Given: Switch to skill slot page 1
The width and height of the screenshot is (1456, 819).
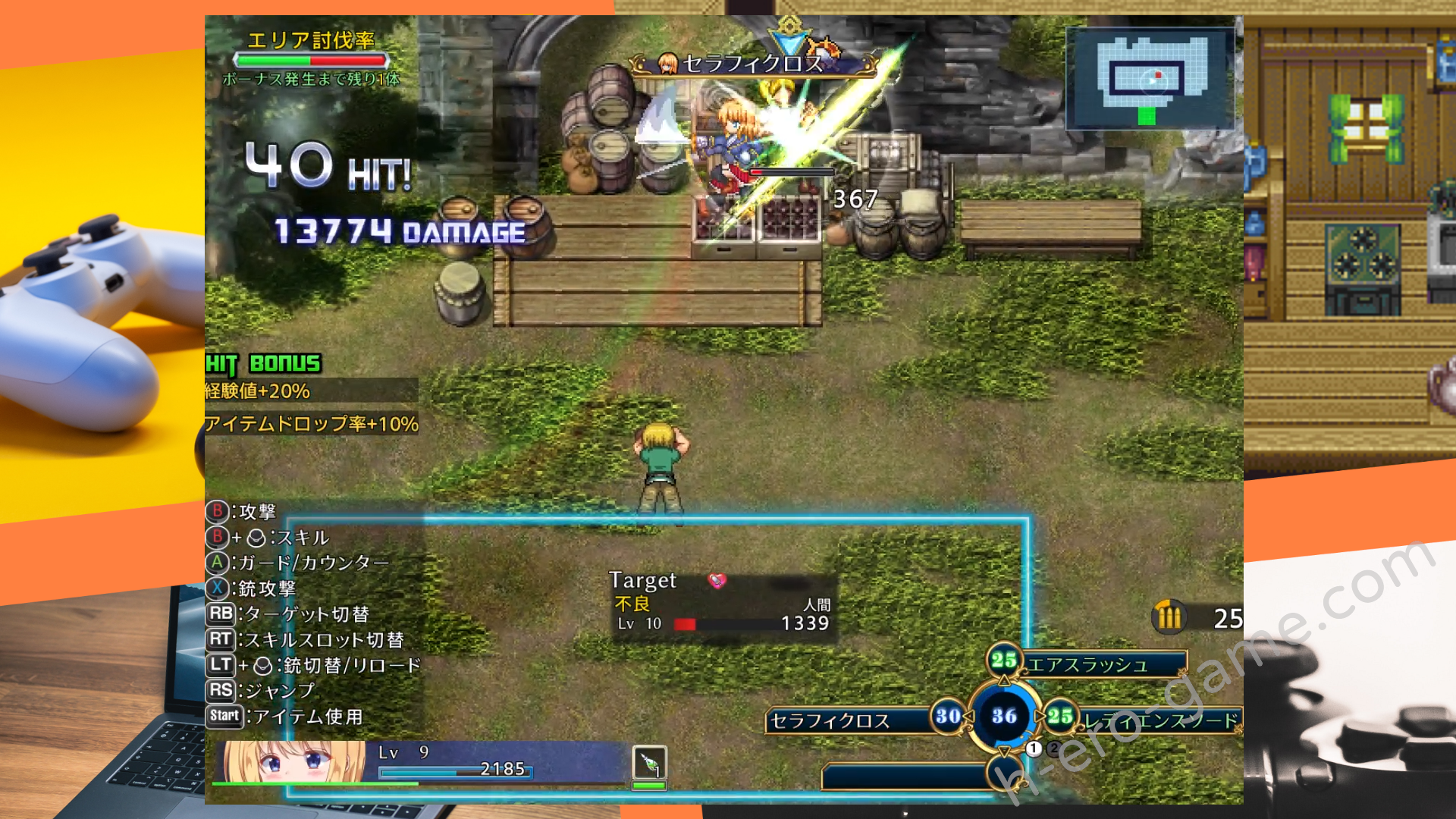Looking at the screenshot, I should pos(1034,748).
